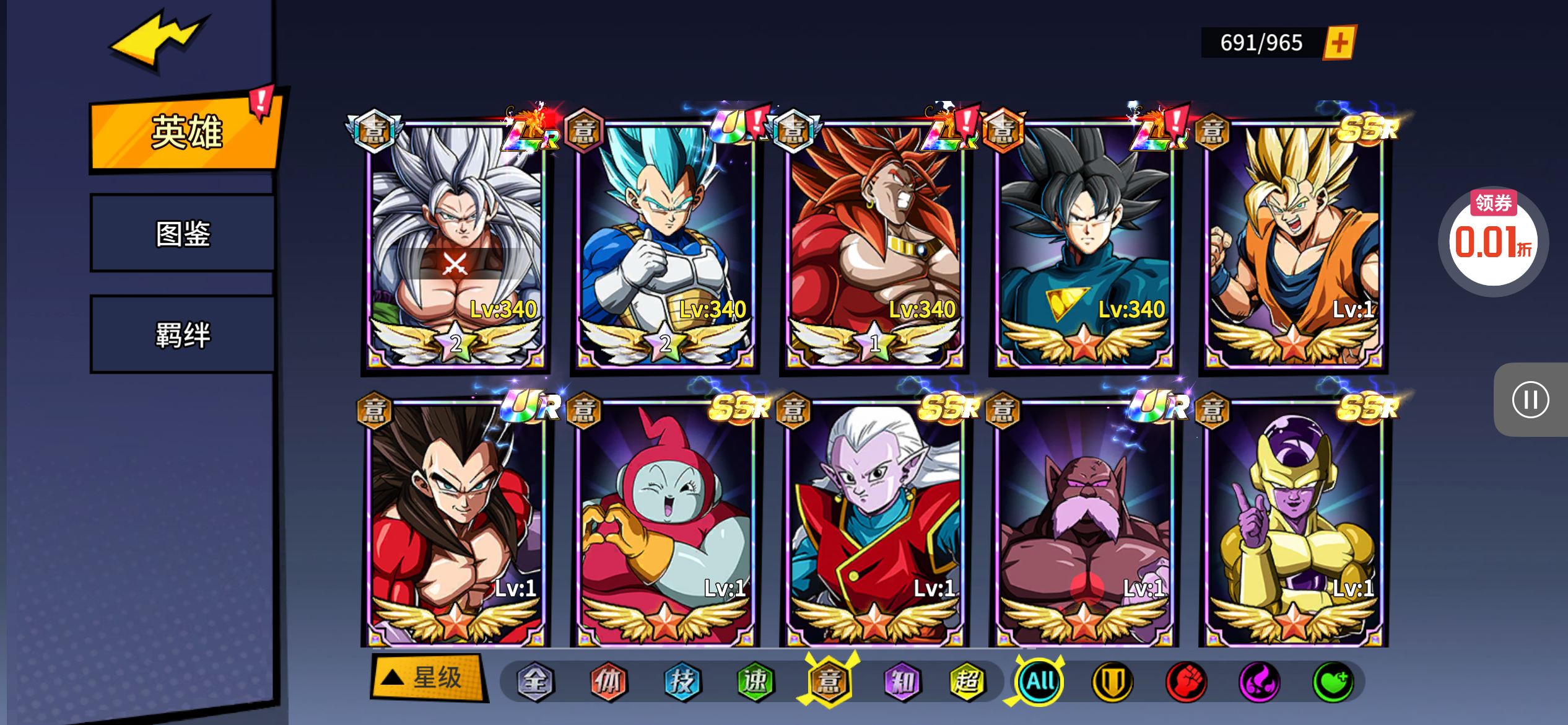This screenshot has height=725, width=1568.
Task: Switch to the 英雄 heroes tab
Action: [x=185, y=132]
